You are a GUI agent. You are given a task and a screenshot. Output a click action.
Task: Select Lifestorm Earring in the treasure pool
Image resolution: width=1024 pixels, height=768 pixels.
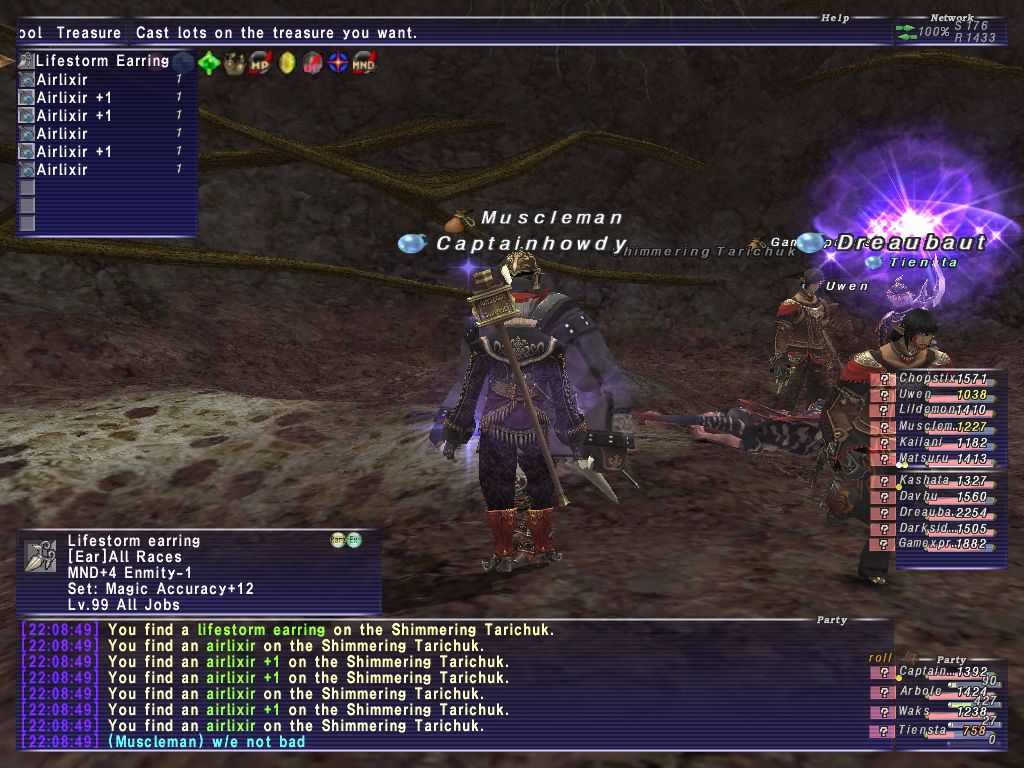[x=102, y=61]
